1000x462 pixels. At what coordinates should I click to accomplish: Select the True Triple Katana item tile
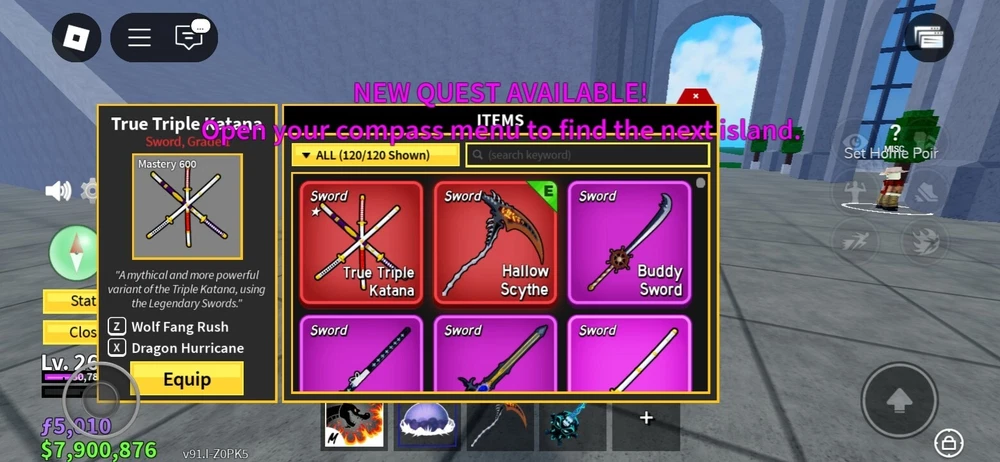click(361, 243)
